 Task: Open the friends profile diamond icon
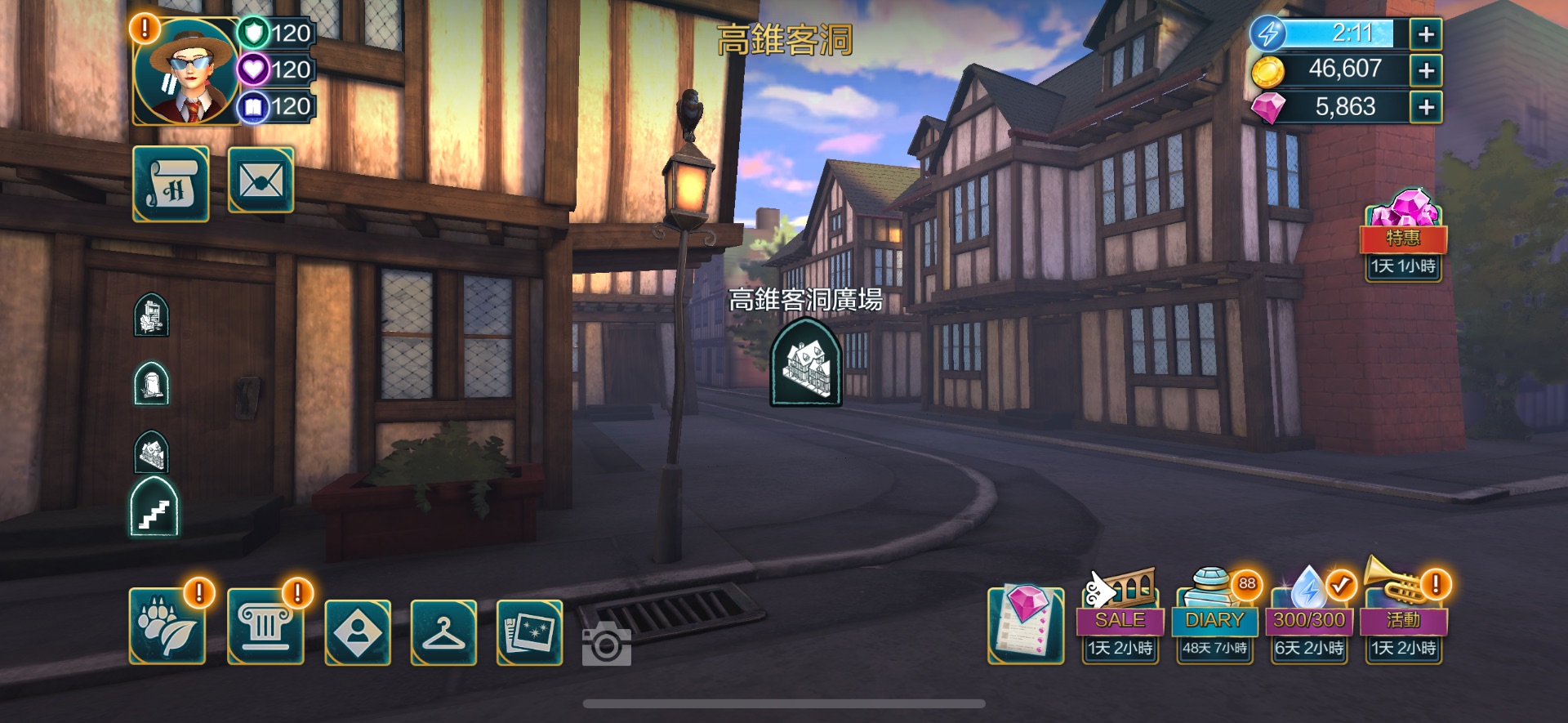tap(358, 632)
